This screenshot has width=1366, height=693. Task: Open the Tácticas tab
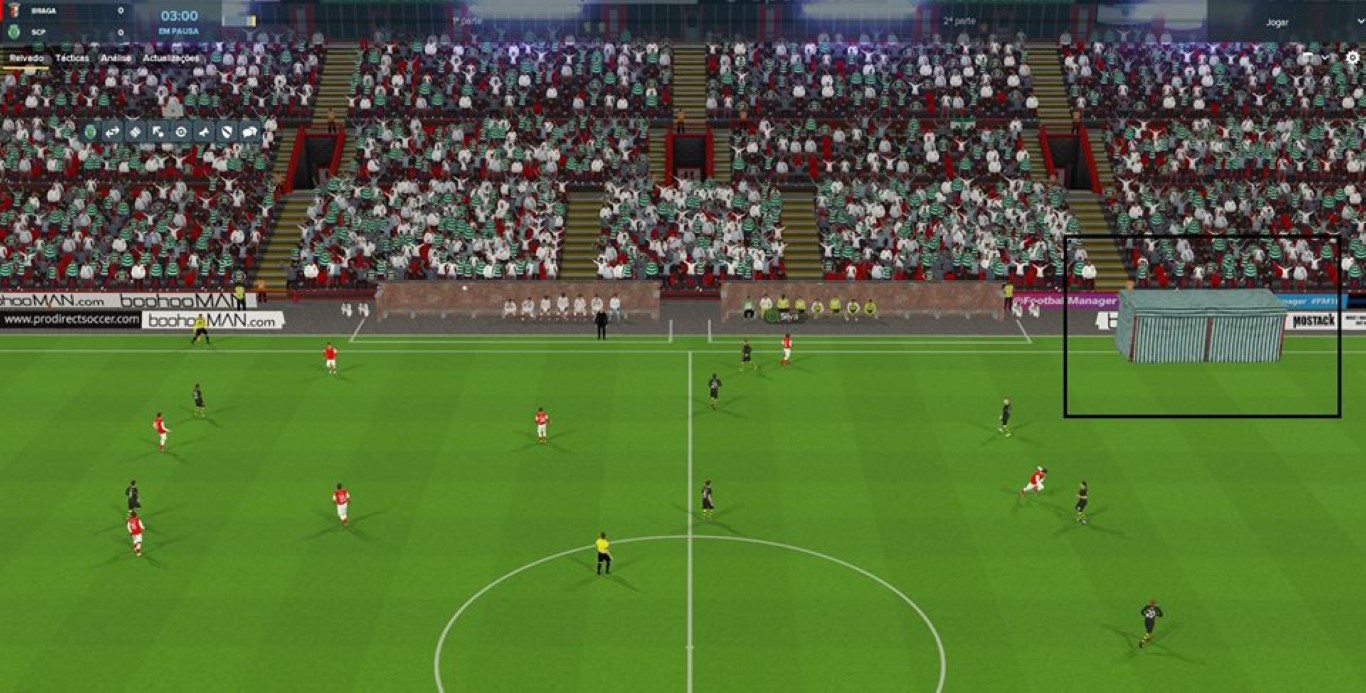click(x=72, y=58)
